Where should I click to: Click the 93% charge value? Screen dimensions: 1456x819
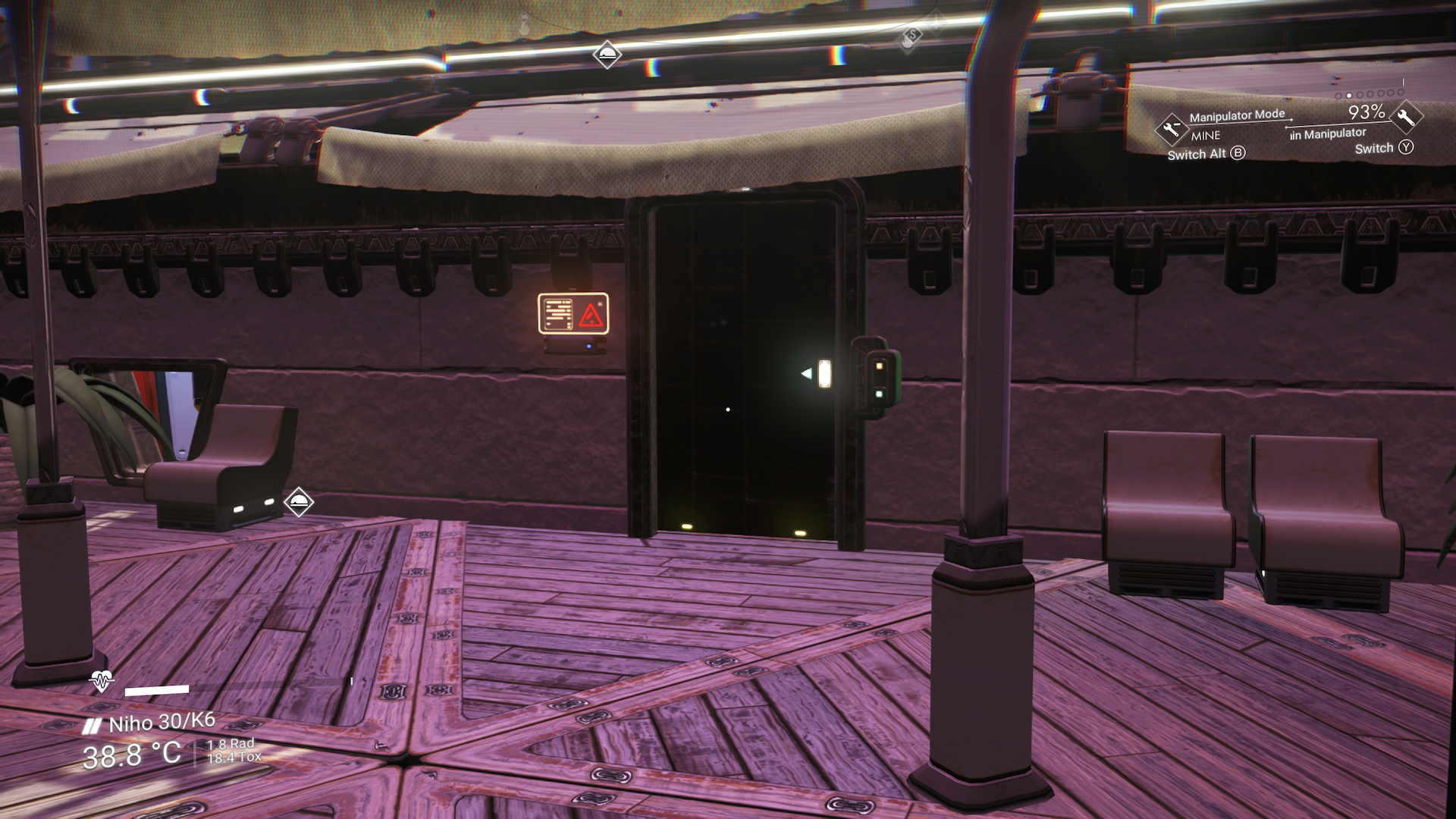click(1366, 112)
